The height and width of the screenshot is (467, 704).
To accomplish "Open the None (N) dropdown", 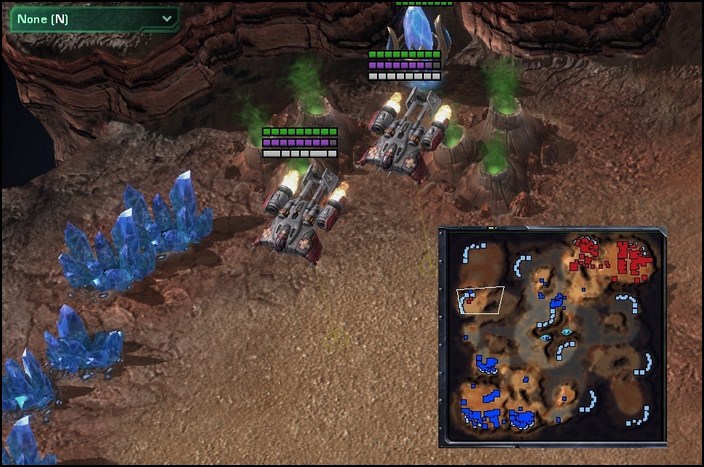I will 92,18.
